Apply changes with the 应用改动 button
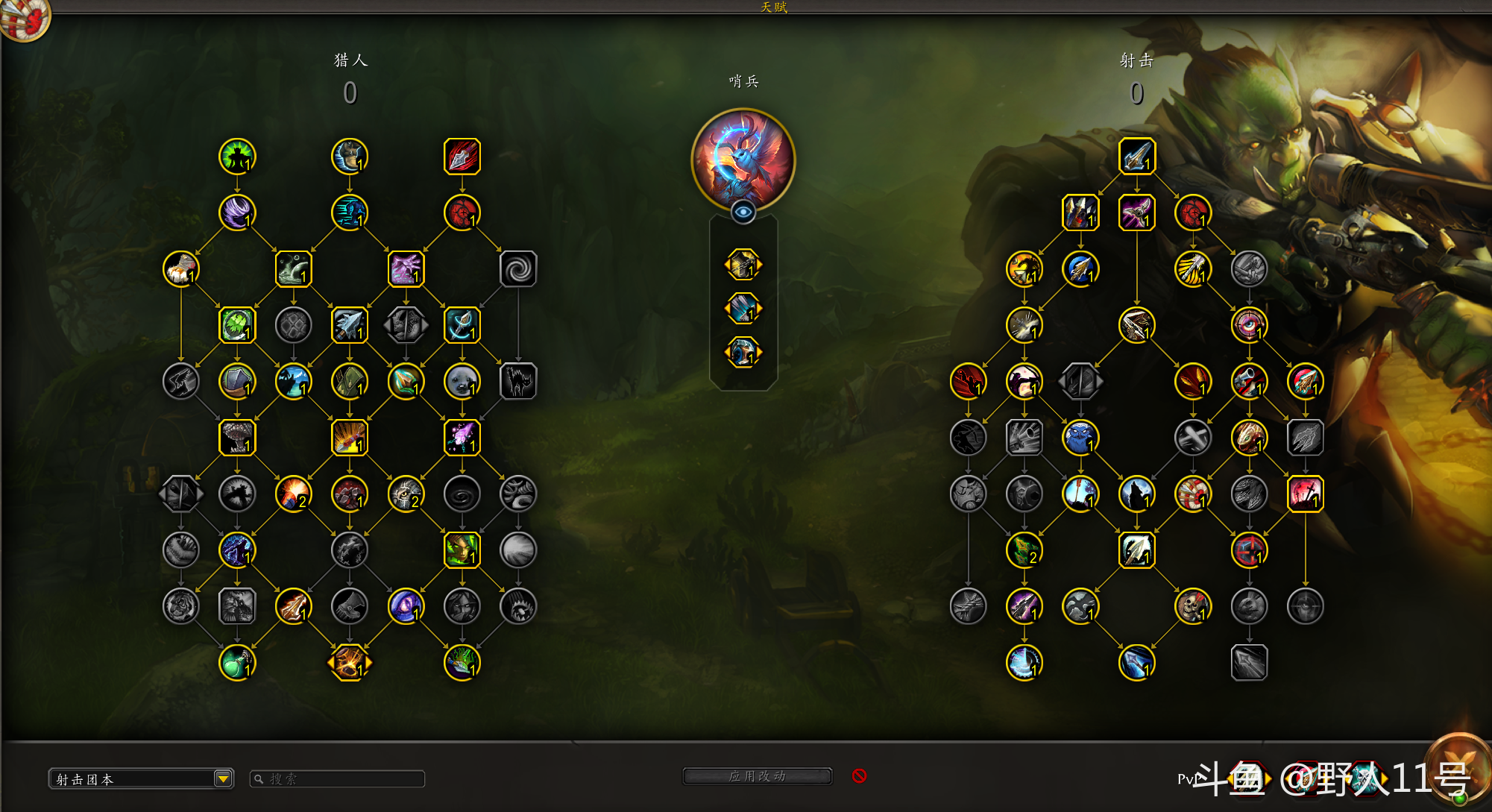The width and height of the screenshot is (1492, 812). 757,776
